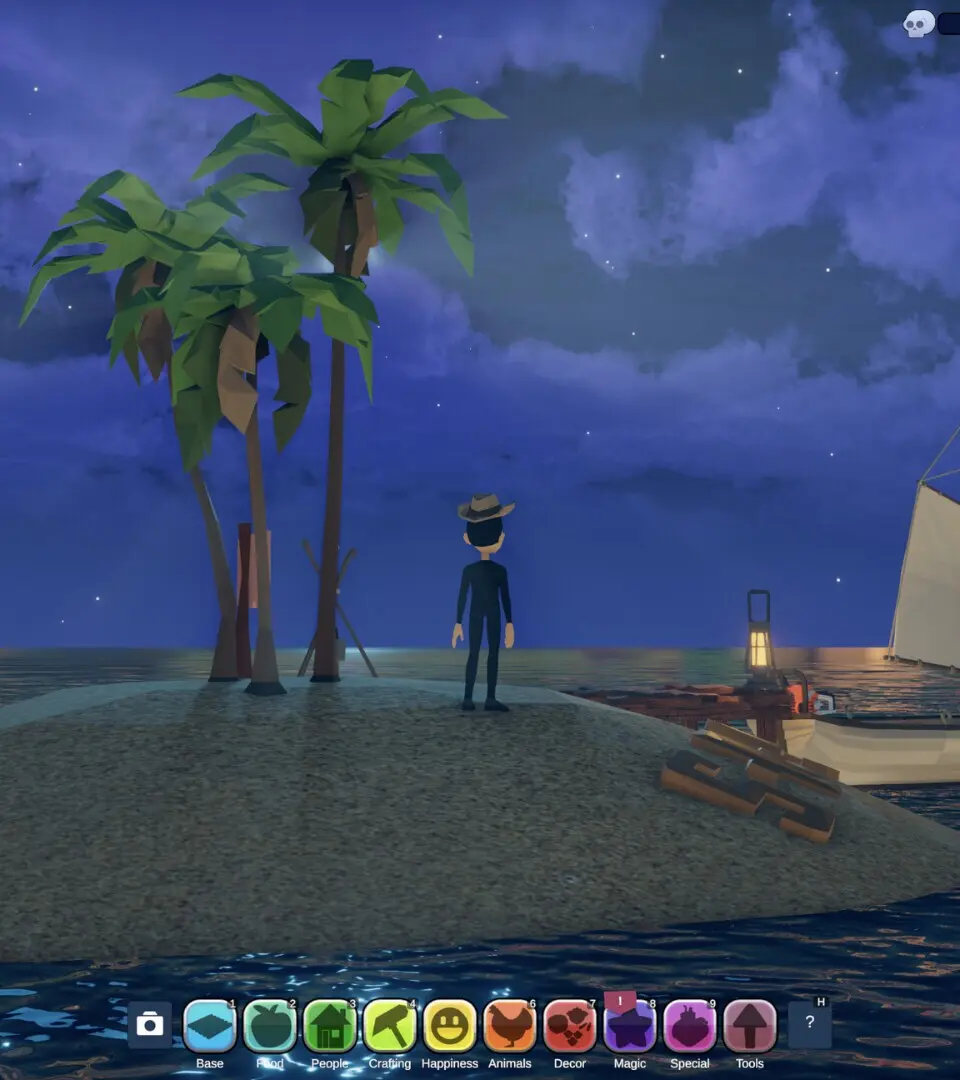Screen dimensions: 960x1080
Task: Open the Happiness category
Action: [x=450, y=1026]
